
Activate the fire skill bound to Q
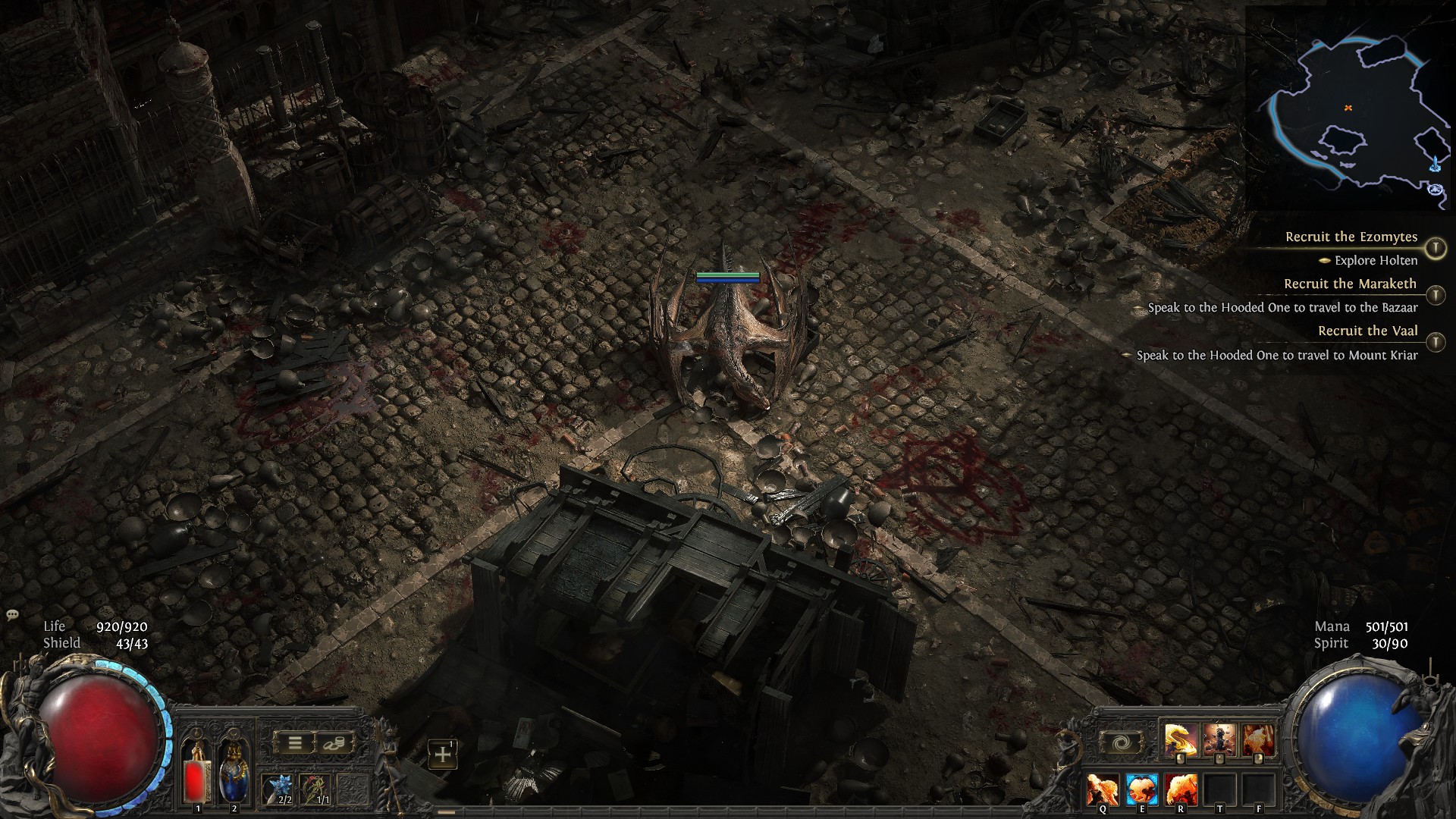1103,789
